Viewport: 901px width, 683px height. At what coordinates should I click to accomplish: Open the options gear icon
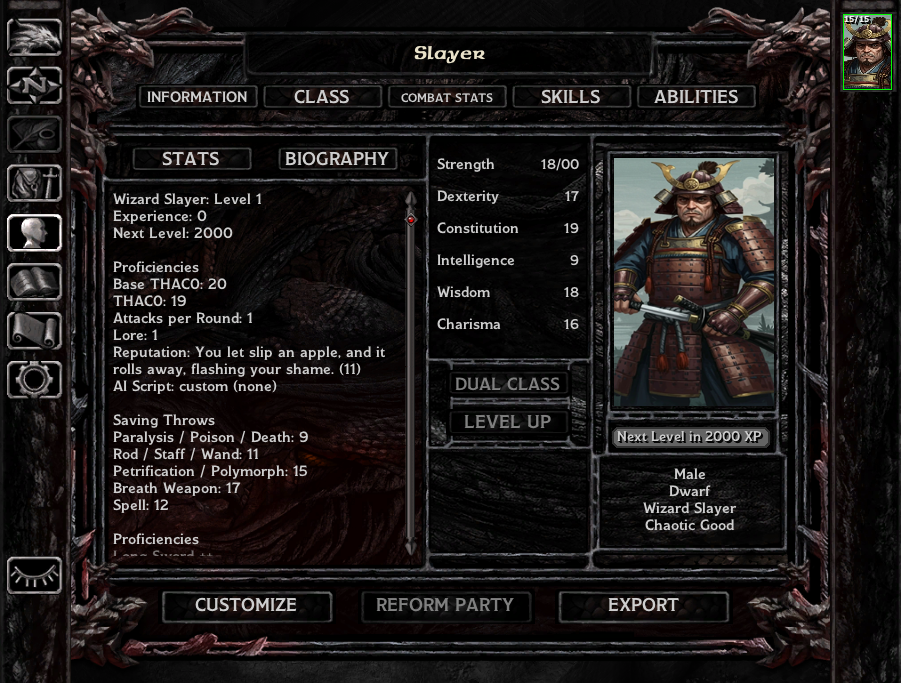coord(34,380)
